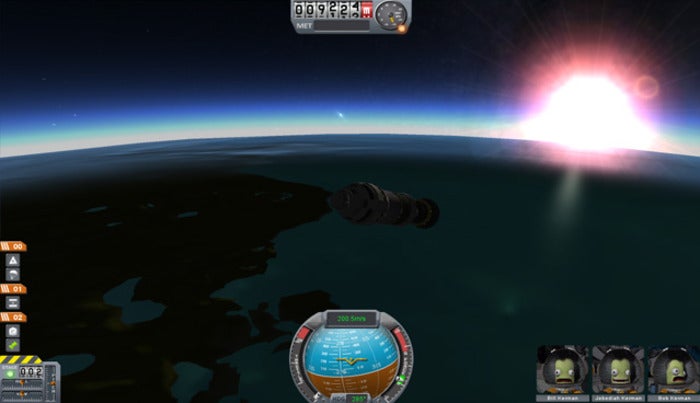
Task: Select the triangle pod icon in stage 00
Action: 15,259
